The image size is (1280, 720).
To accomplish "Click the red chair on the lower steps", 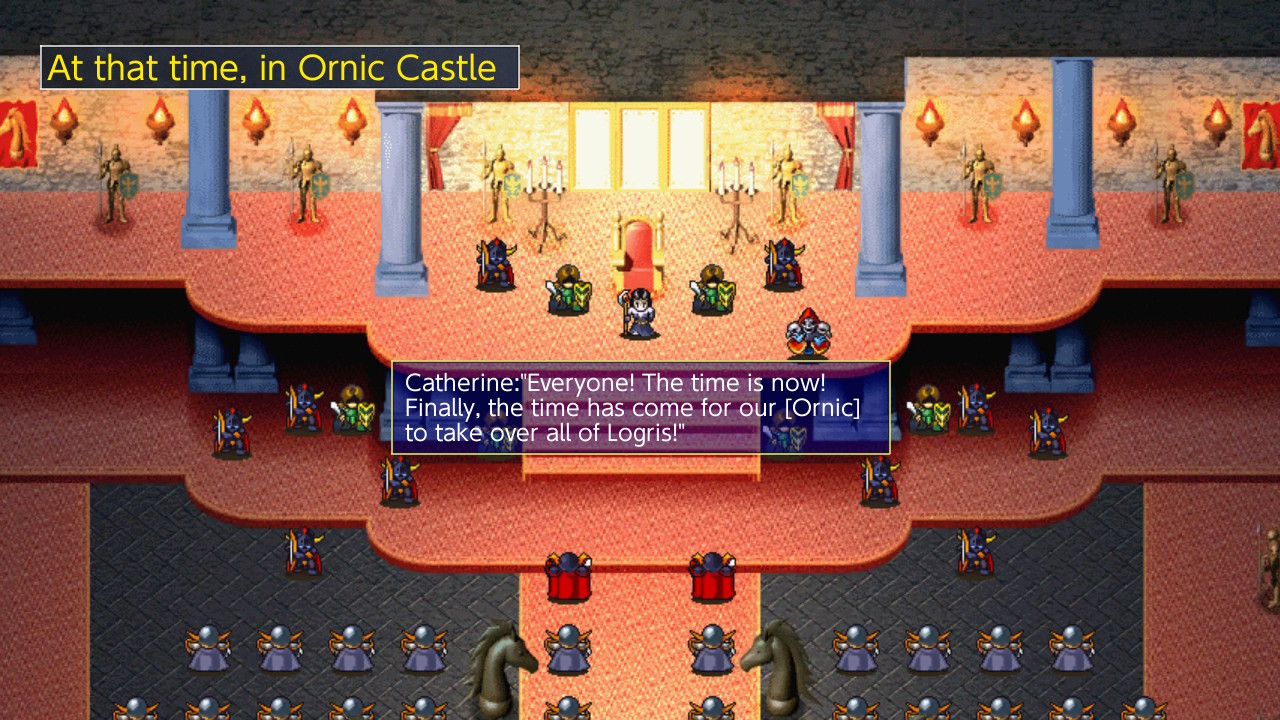I will (x=567, y=575).
